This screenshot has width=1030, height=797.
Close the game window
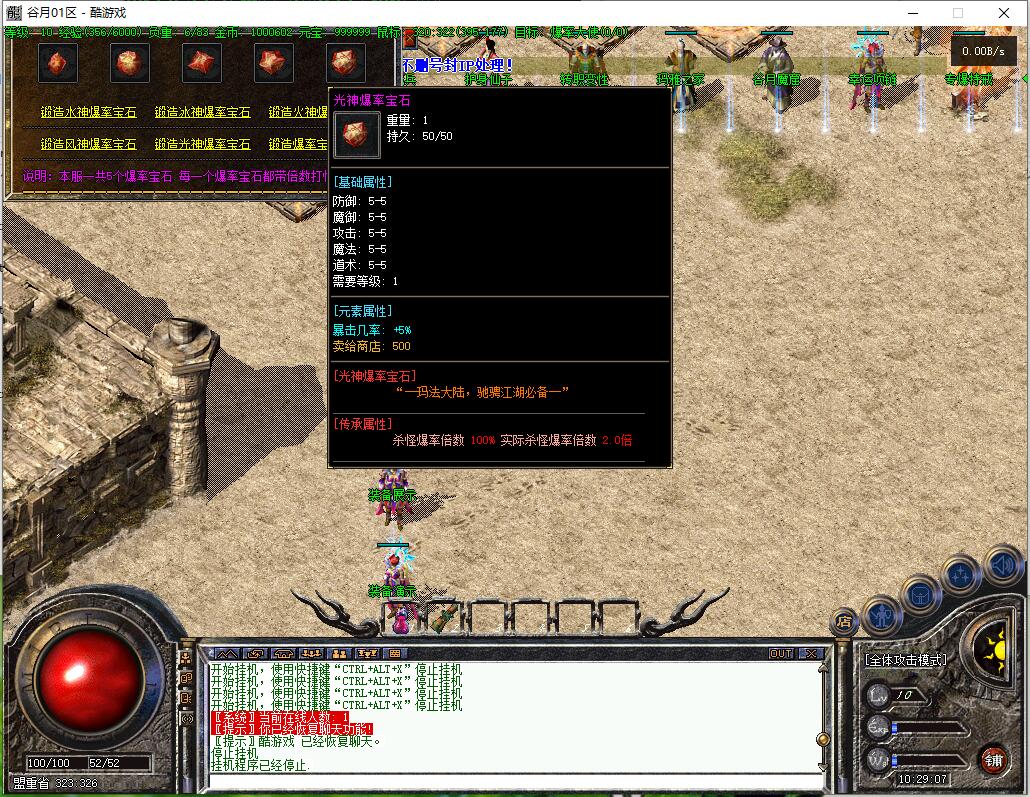(1004, 13)
